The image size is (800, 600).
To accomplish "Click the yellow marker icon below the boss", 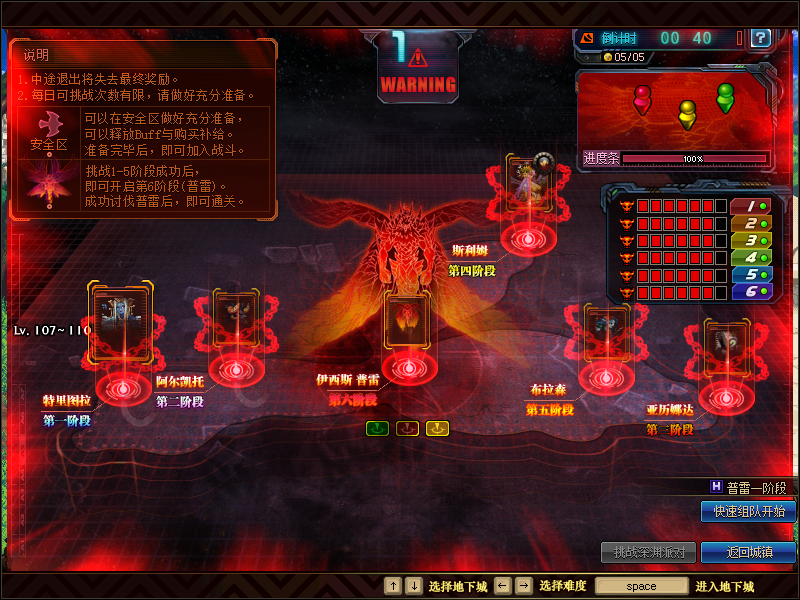I will point(437,428).
